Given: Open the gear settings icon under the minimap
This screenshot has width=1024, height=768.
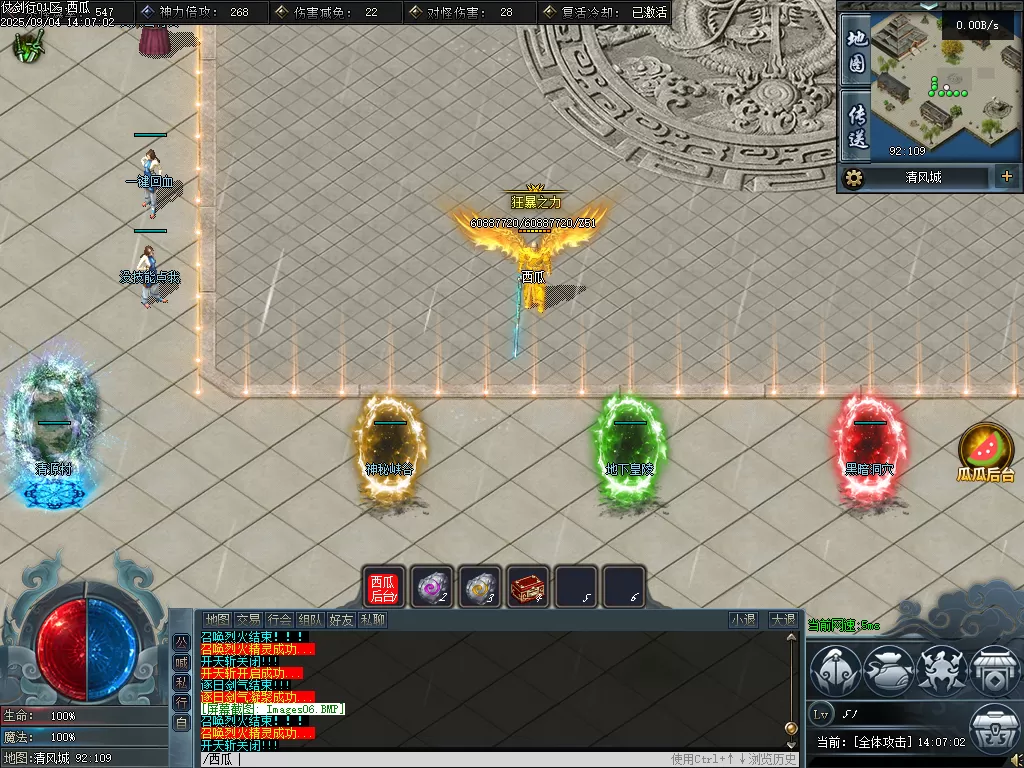Looking at the screenshot, I should [853, 178].
